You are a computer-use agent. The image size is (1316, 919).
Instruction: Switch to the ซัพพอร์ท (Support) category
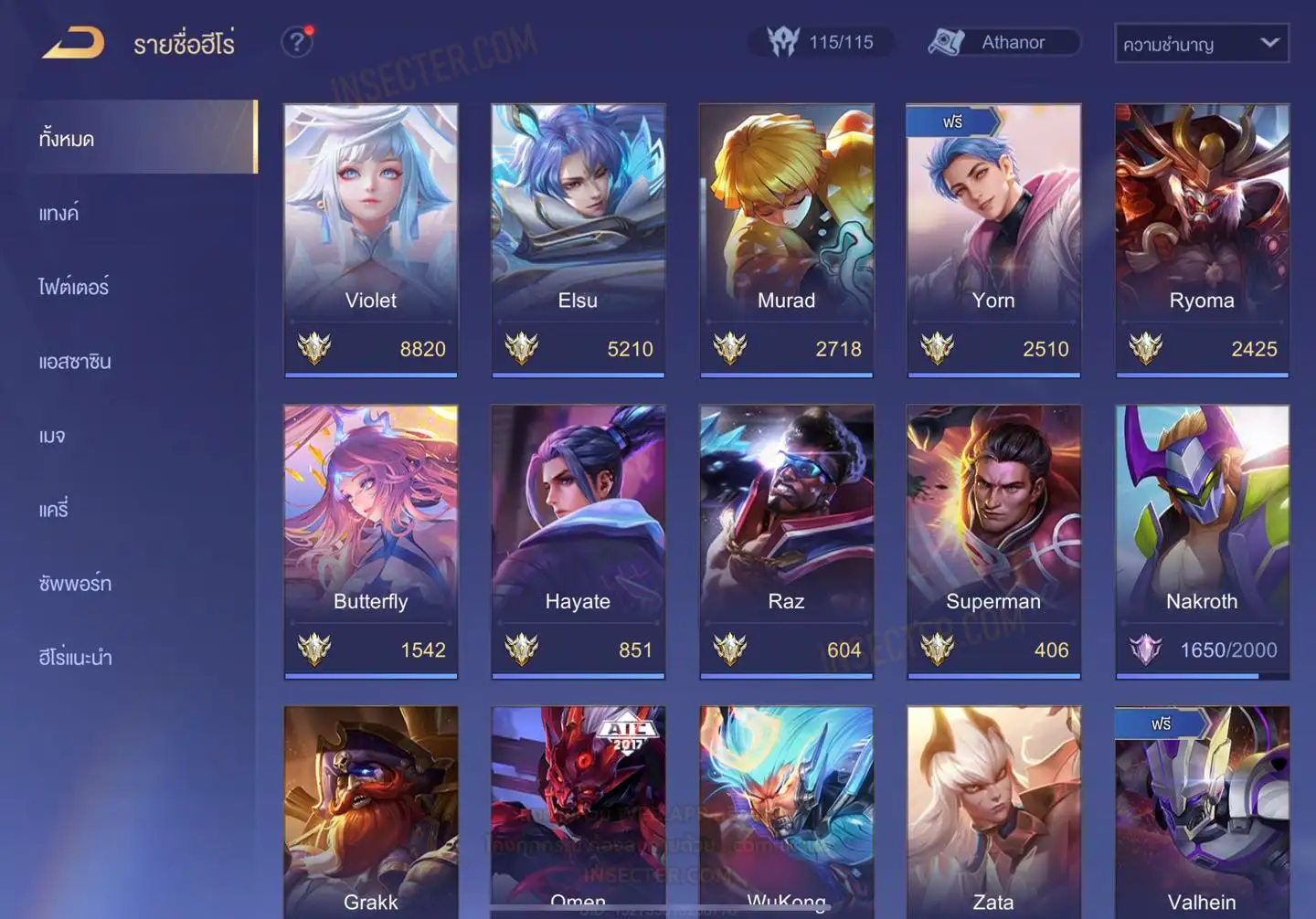click(x=75, y=584)
